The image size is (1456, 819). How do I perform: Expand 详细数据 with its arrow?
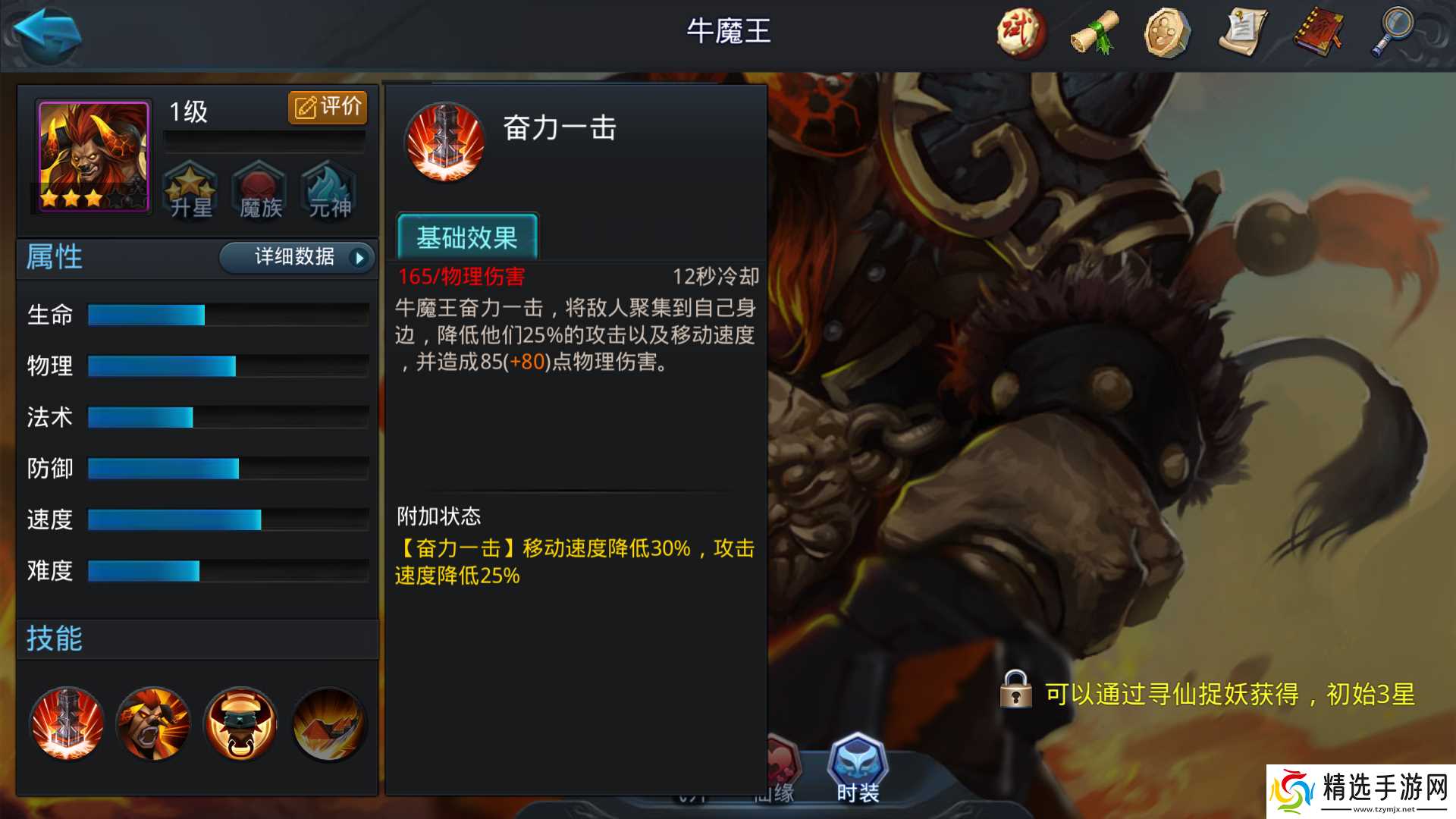(296, 258)
